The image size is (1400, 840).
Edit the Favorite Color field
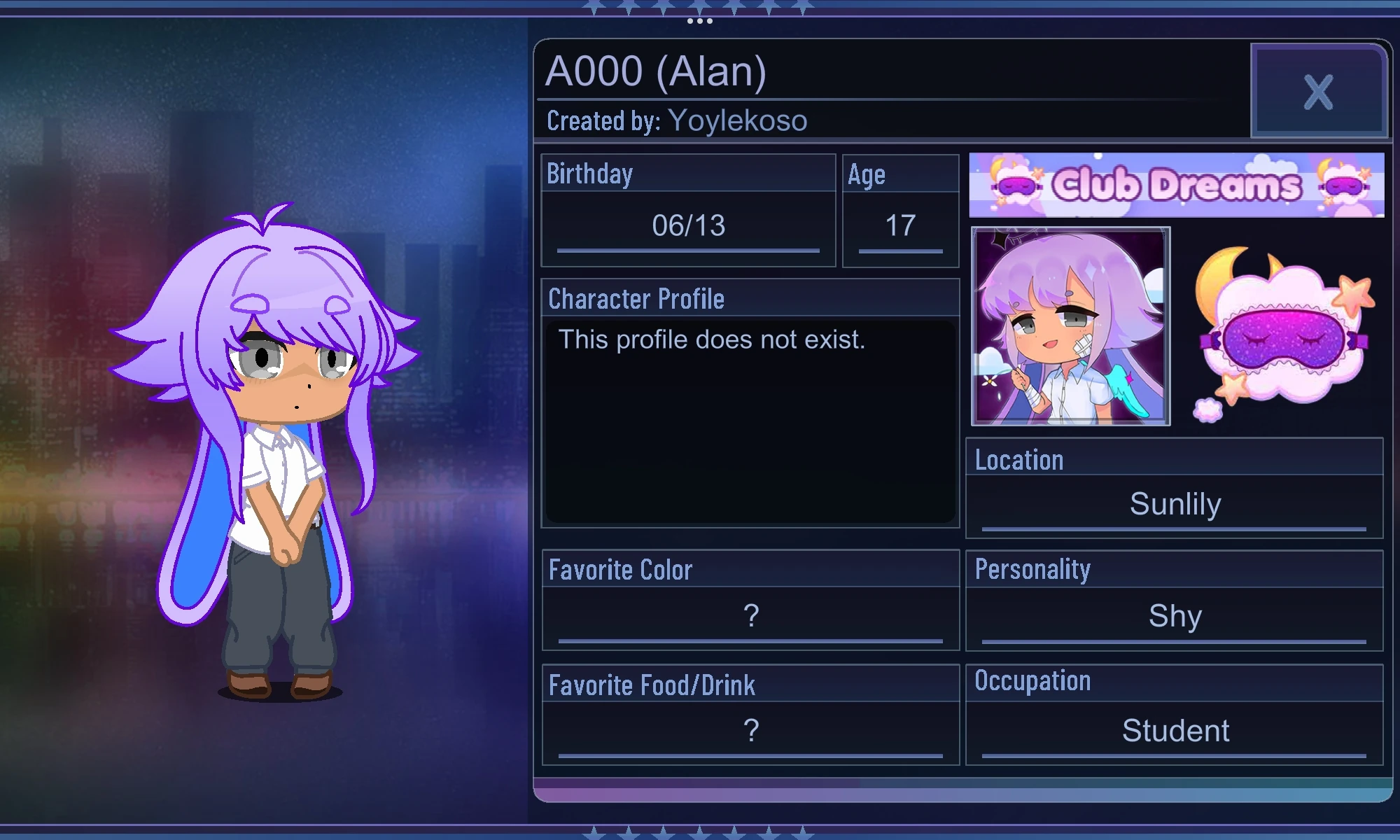tap(750, 615)
